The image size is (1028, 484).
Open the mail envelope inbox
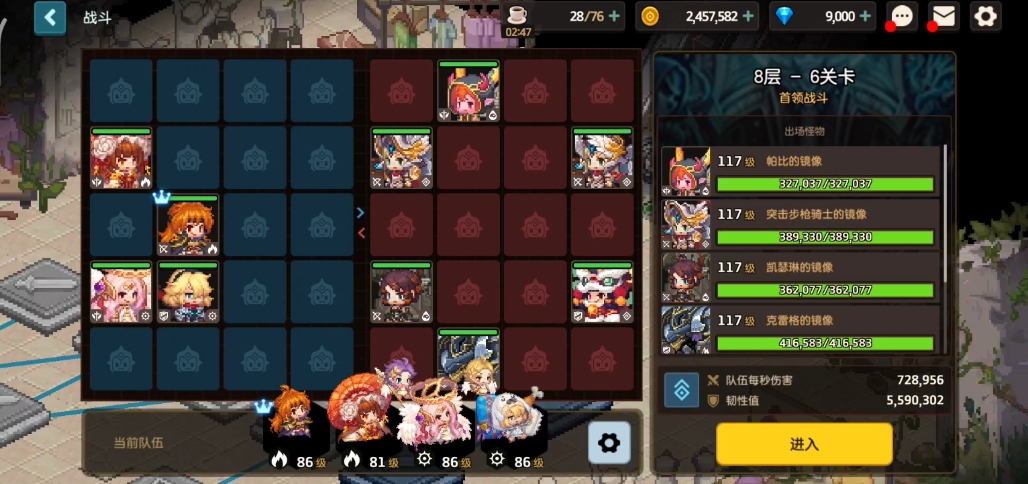(x=944, y=16)
